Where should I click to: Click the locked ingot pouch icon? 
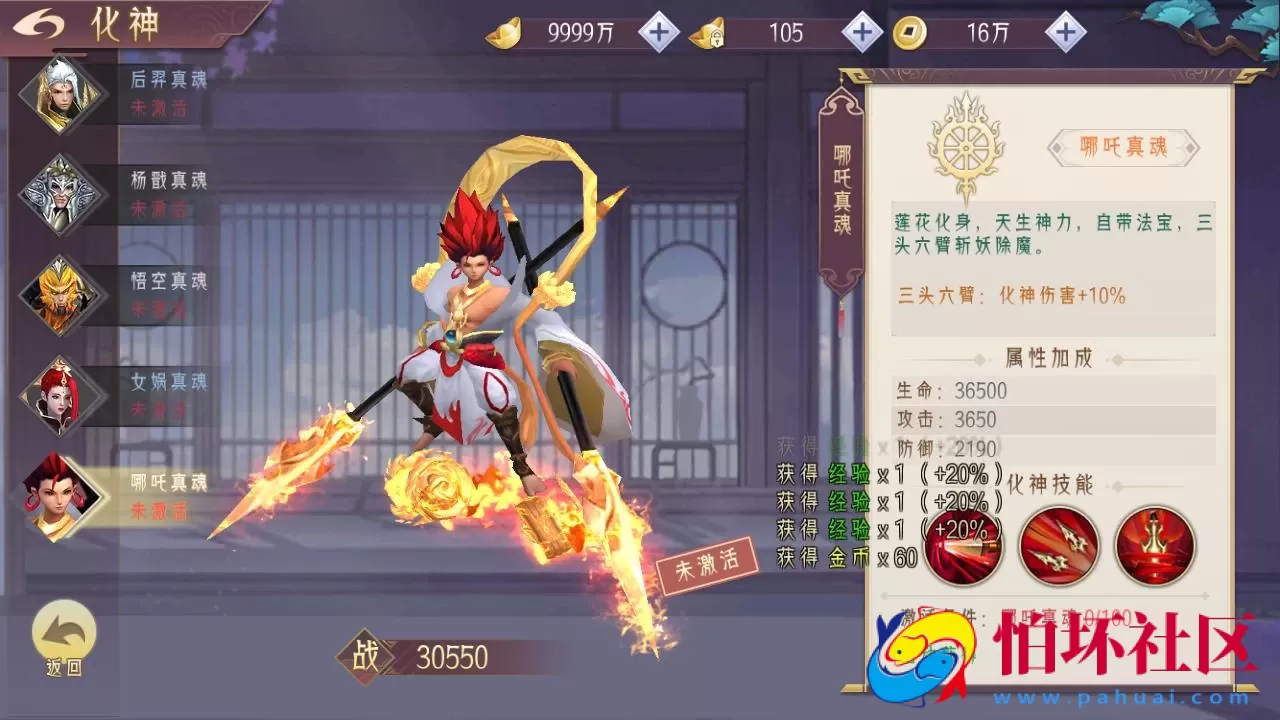(x=710, y=32)
